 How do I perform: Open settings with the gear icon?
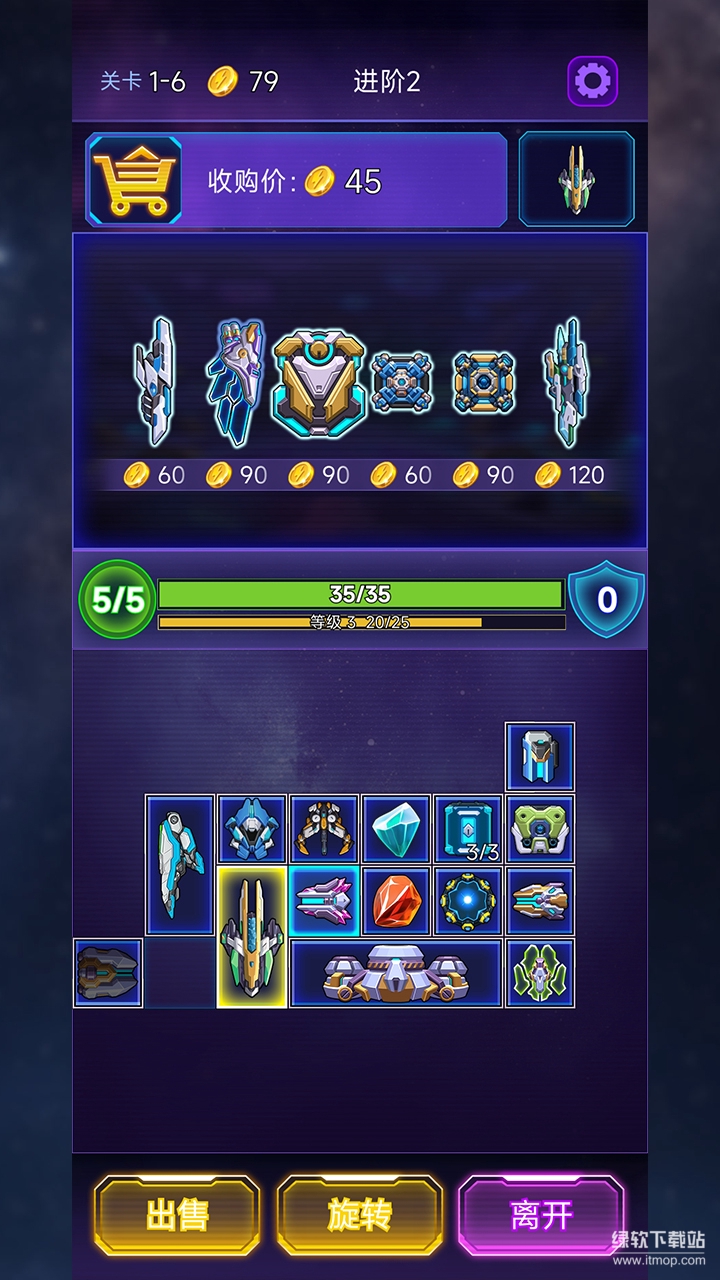tap(593, 81)
